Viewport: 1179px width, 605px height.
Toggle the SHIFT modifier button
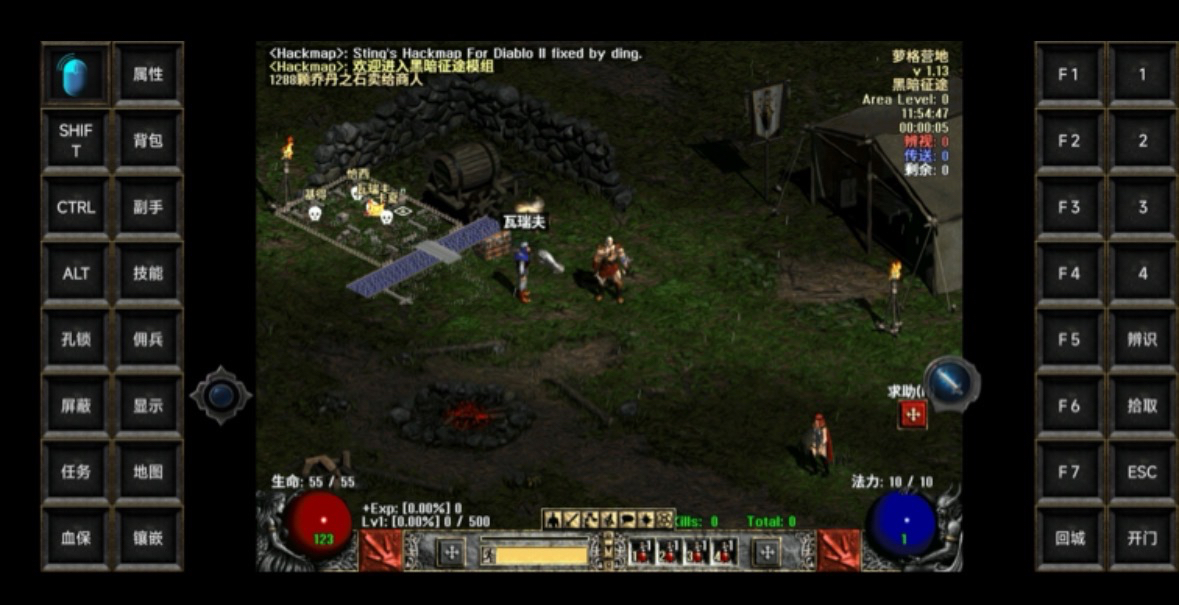click(75, 141)
